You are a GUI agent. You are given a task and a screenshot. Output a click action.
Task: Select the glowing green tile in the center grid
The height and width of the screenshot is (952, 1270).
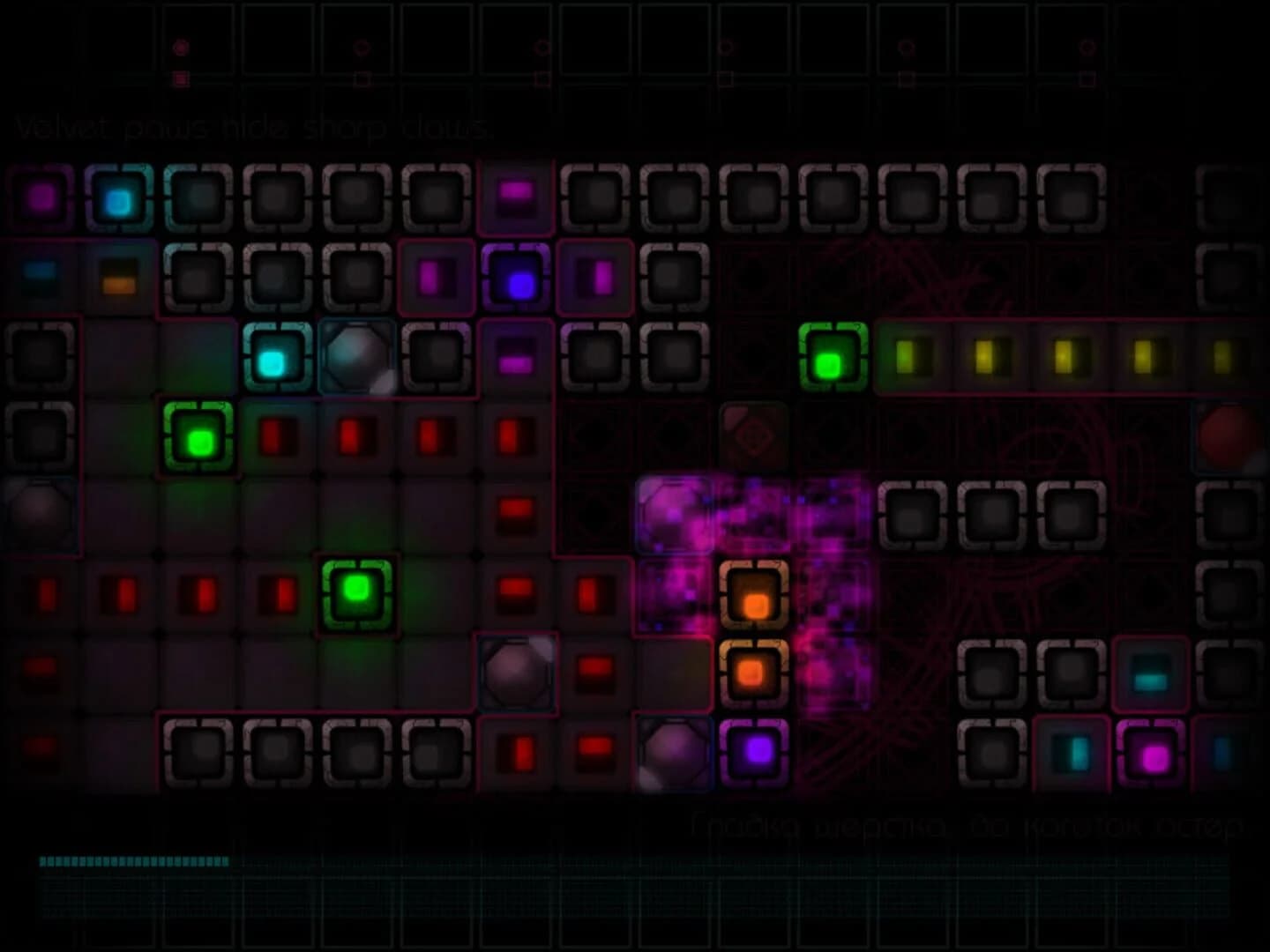click(356, 592)
